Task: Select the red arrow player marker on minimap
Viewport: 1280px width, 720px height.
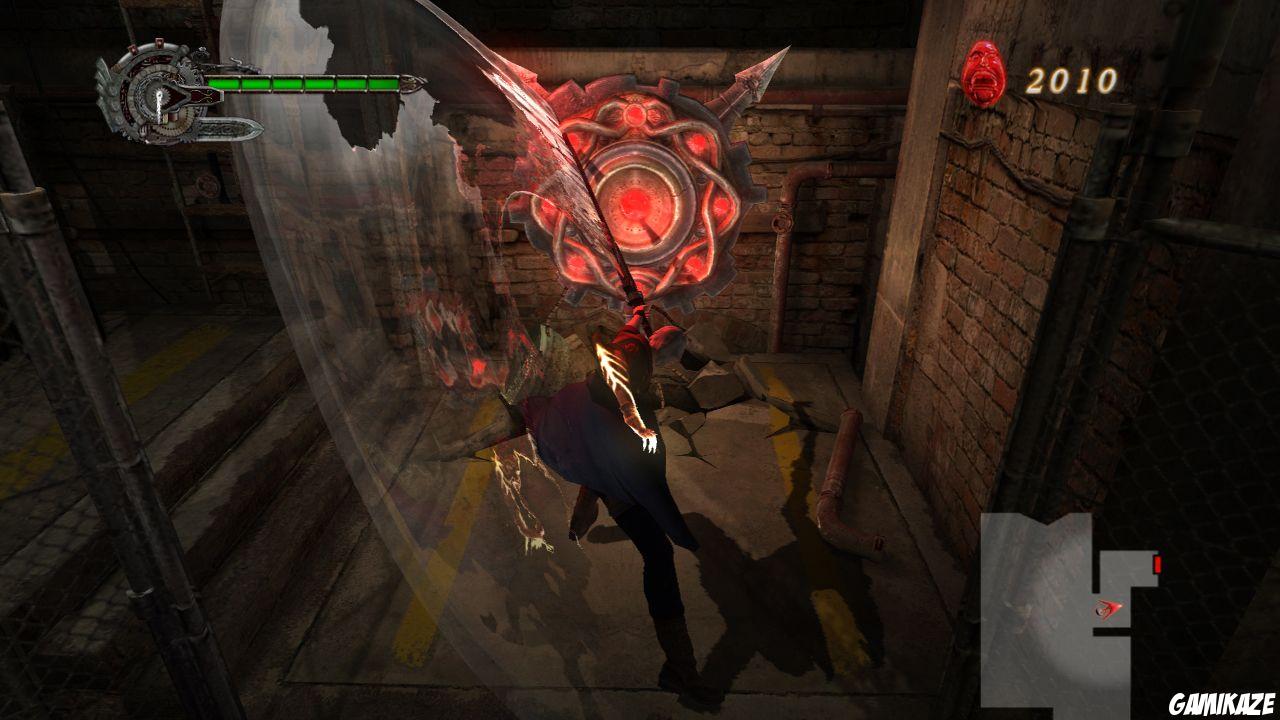Action: pos(1107,607)
